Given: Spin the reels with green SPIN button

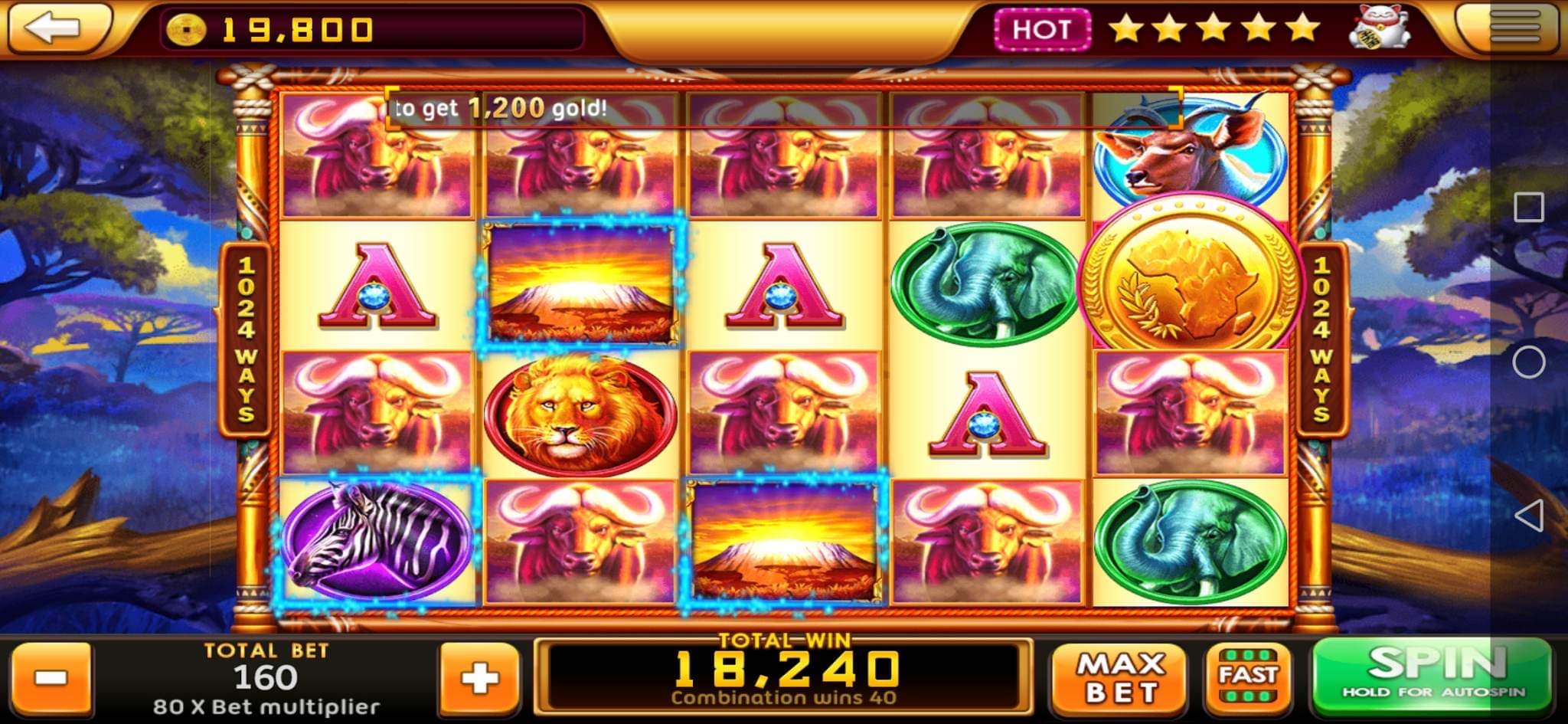Looking at the screenshot, I should pos(1432,675).
